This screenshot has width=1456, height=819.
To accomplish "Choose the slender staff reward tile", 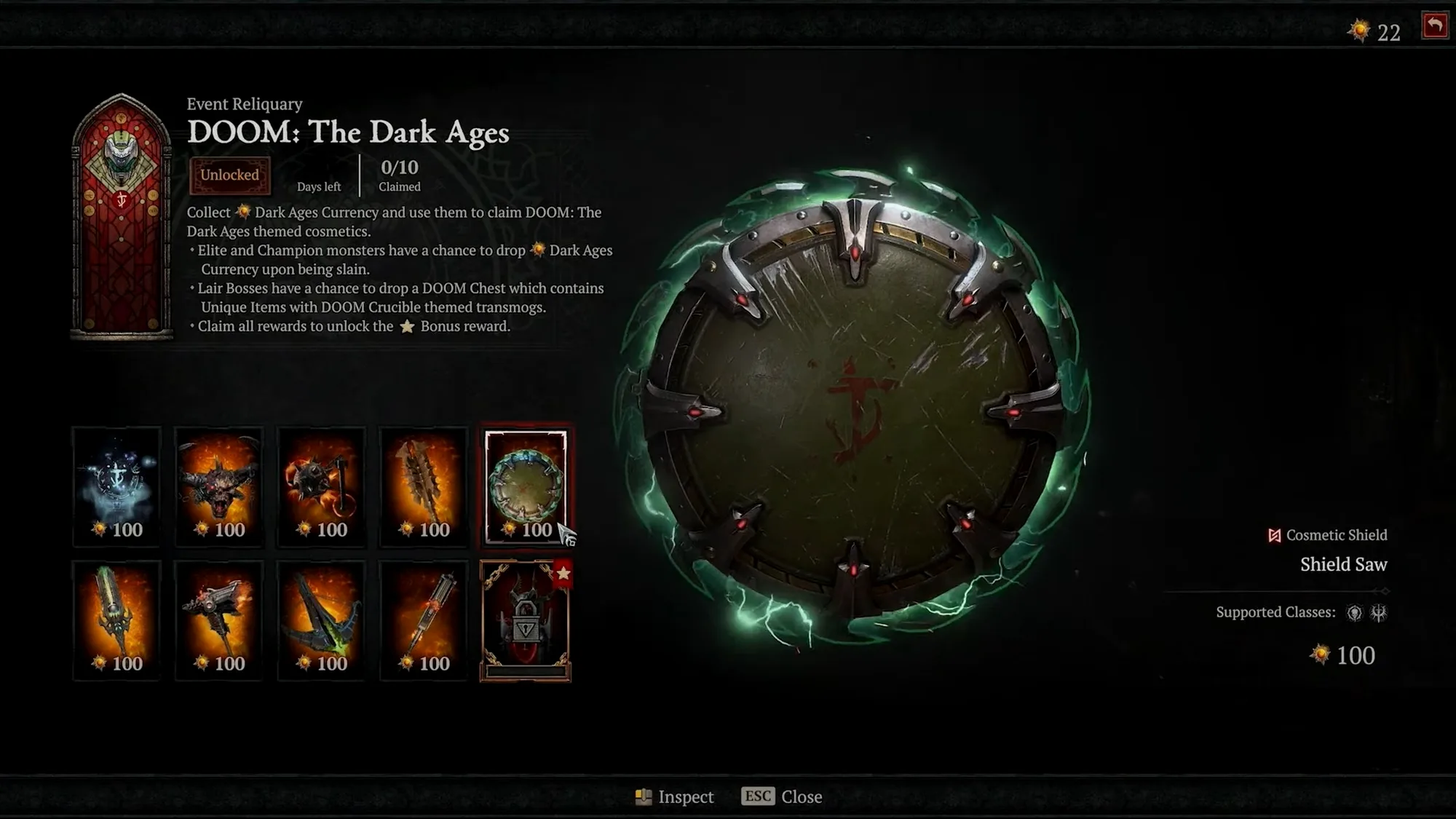I will click(424, 620).
